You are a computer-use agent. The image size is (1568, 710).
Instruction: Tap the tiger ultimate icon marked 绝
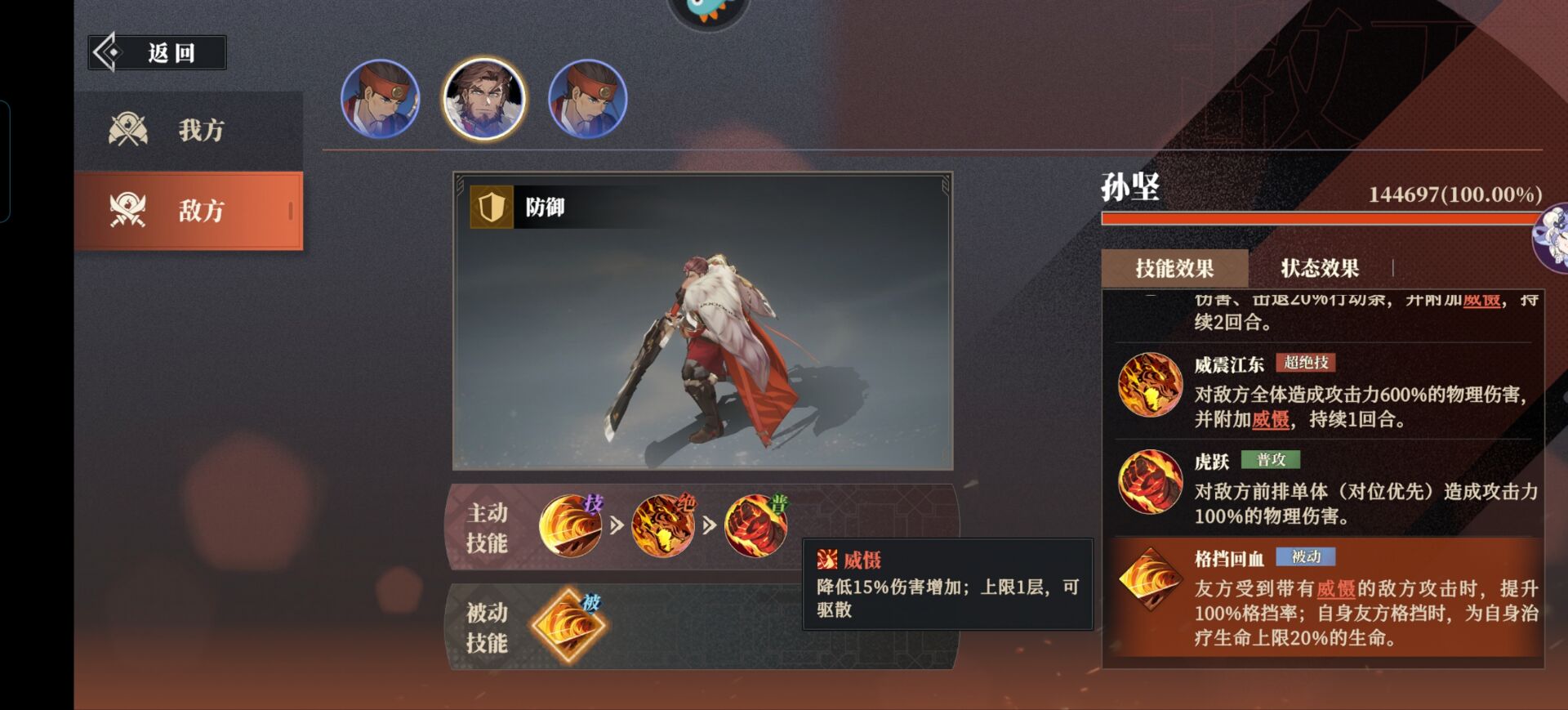[663, 526]
